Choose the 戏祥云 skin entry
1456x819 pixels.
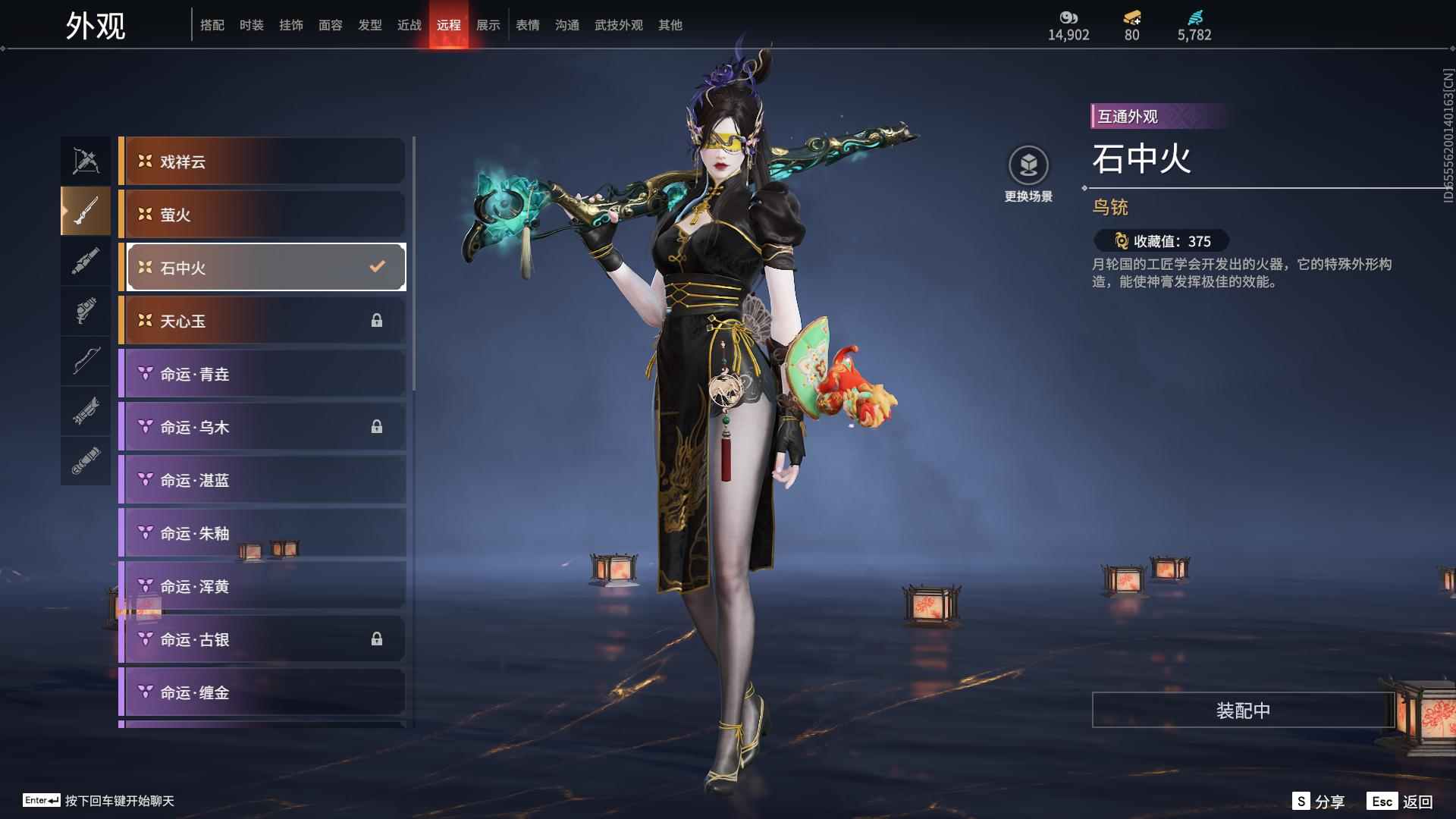264,162
